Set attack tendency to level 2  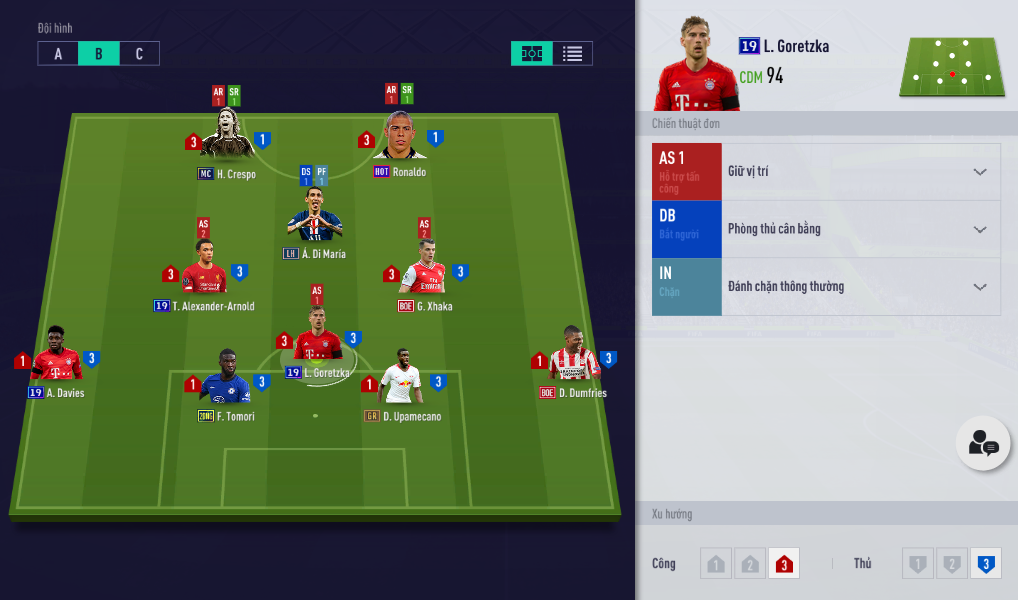pos(749,564)
